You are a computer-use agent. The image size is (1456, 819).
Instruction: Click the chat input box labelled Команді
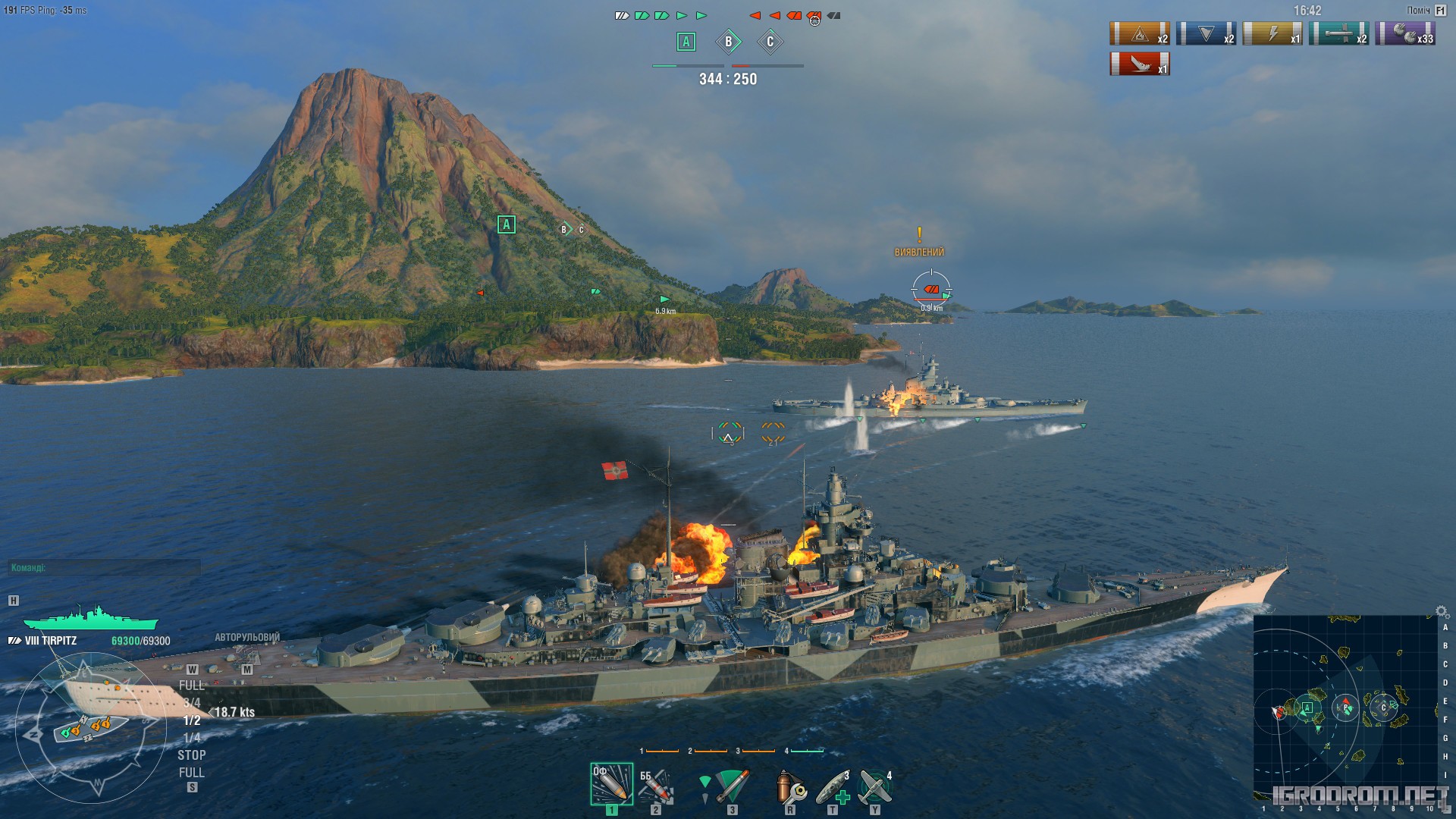click(x=104, y=567)
